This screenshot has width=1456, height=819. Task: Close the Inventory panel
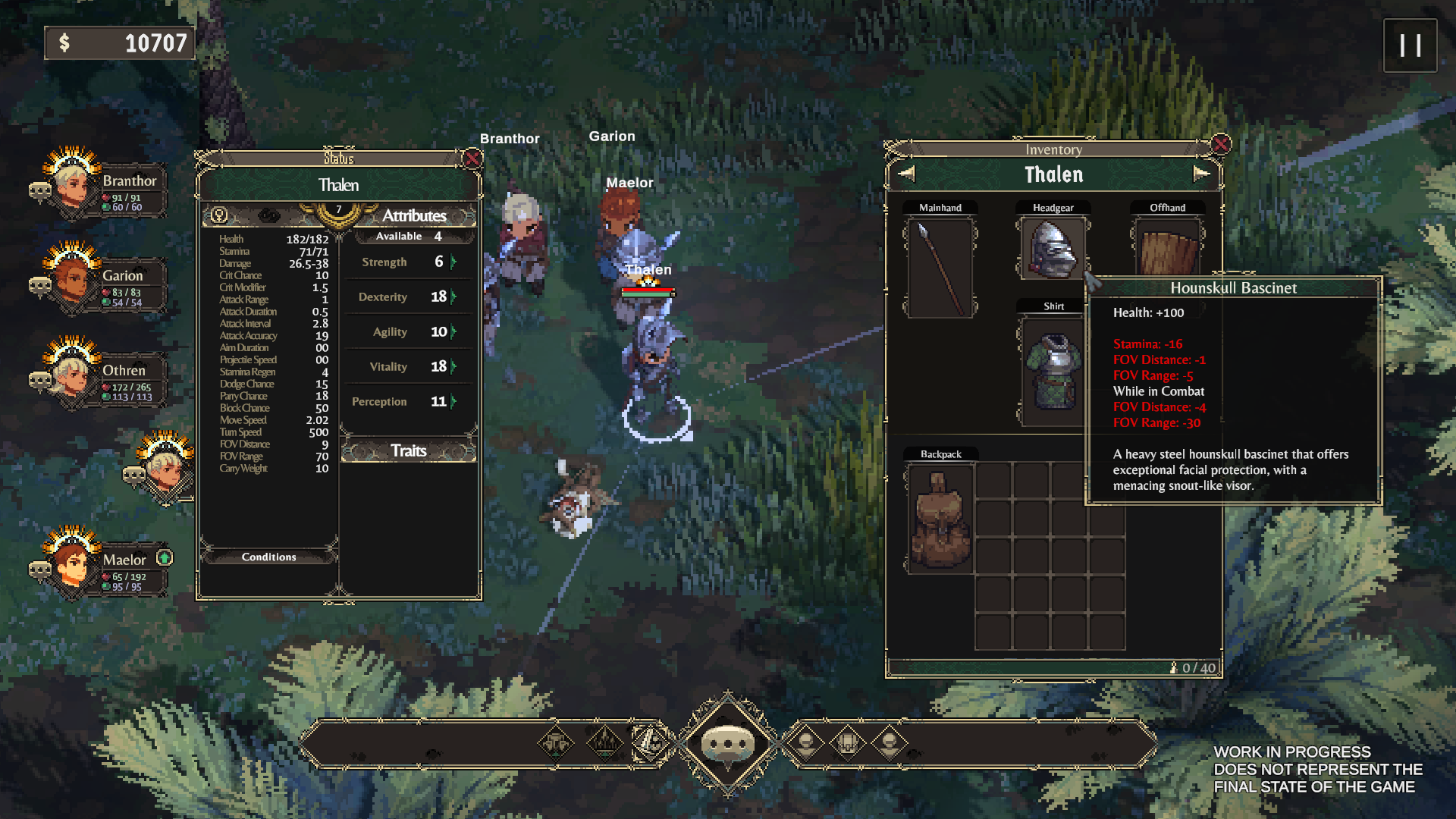tap(1221, 144)
